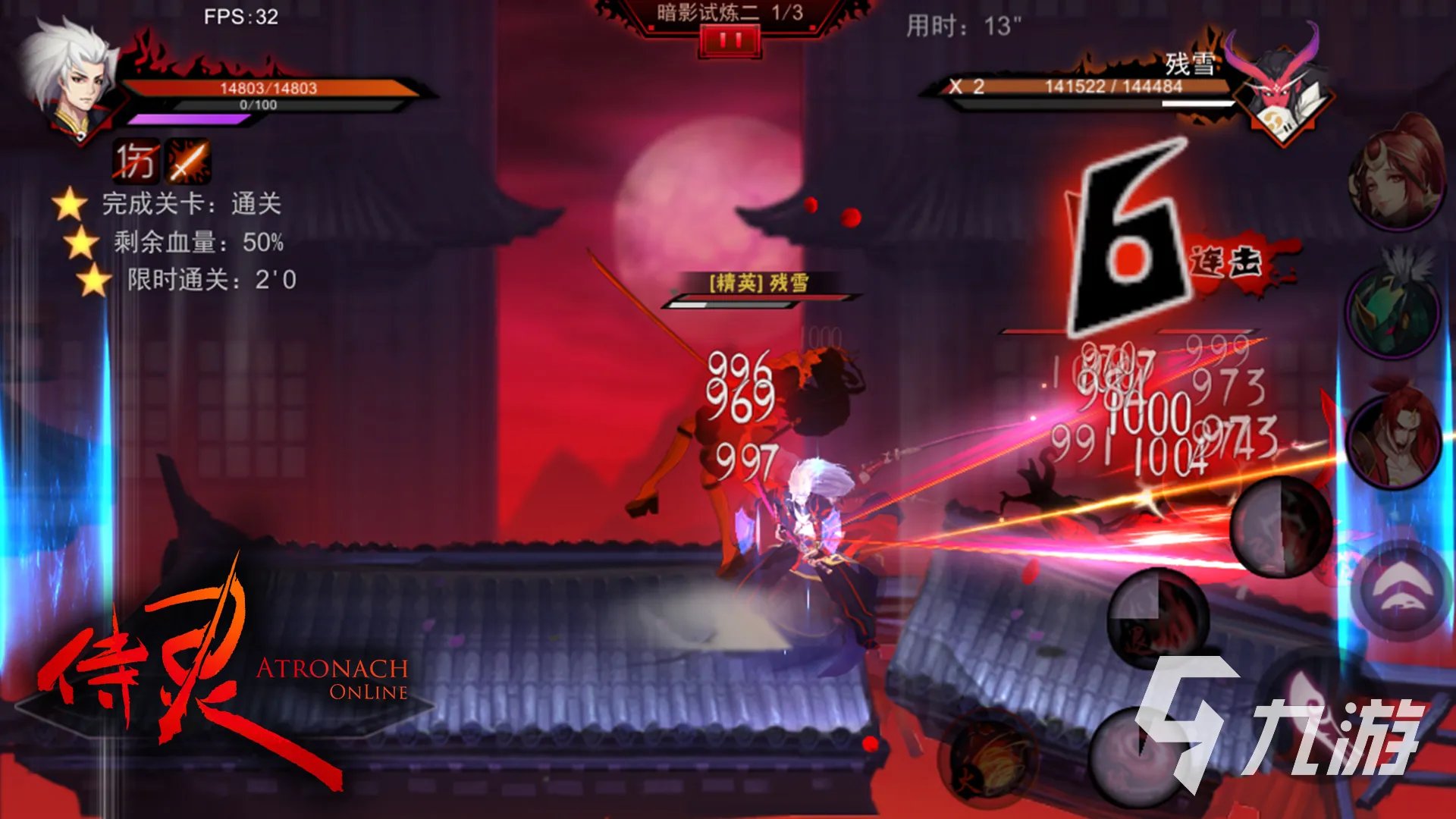Use the fiery orange slash skill
Viewport: 1456px width, 819px height.
click(987, 757)
